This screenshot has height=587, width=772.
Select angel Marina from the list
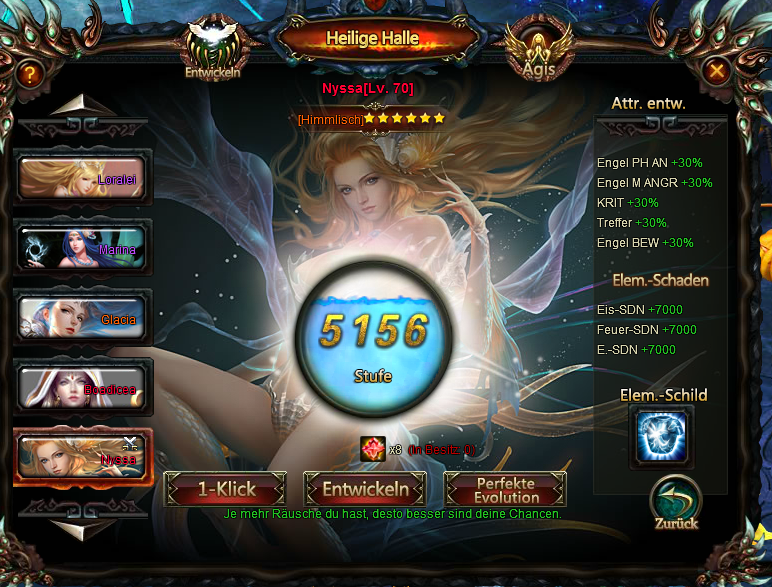(82, 248)
